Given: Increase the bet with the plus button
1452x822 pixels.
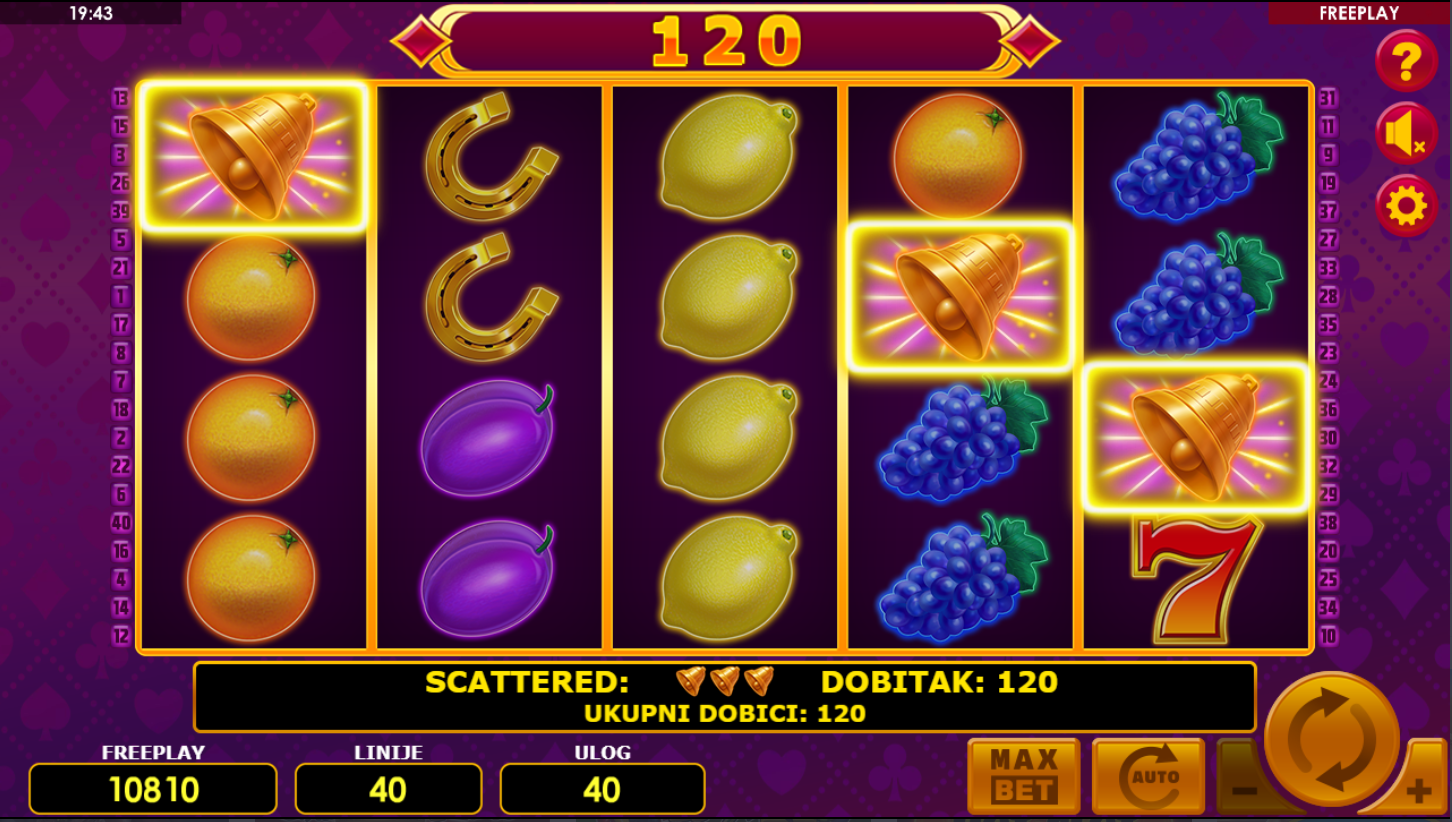Looking at the screenshot, I should [x=1418, y=792].
